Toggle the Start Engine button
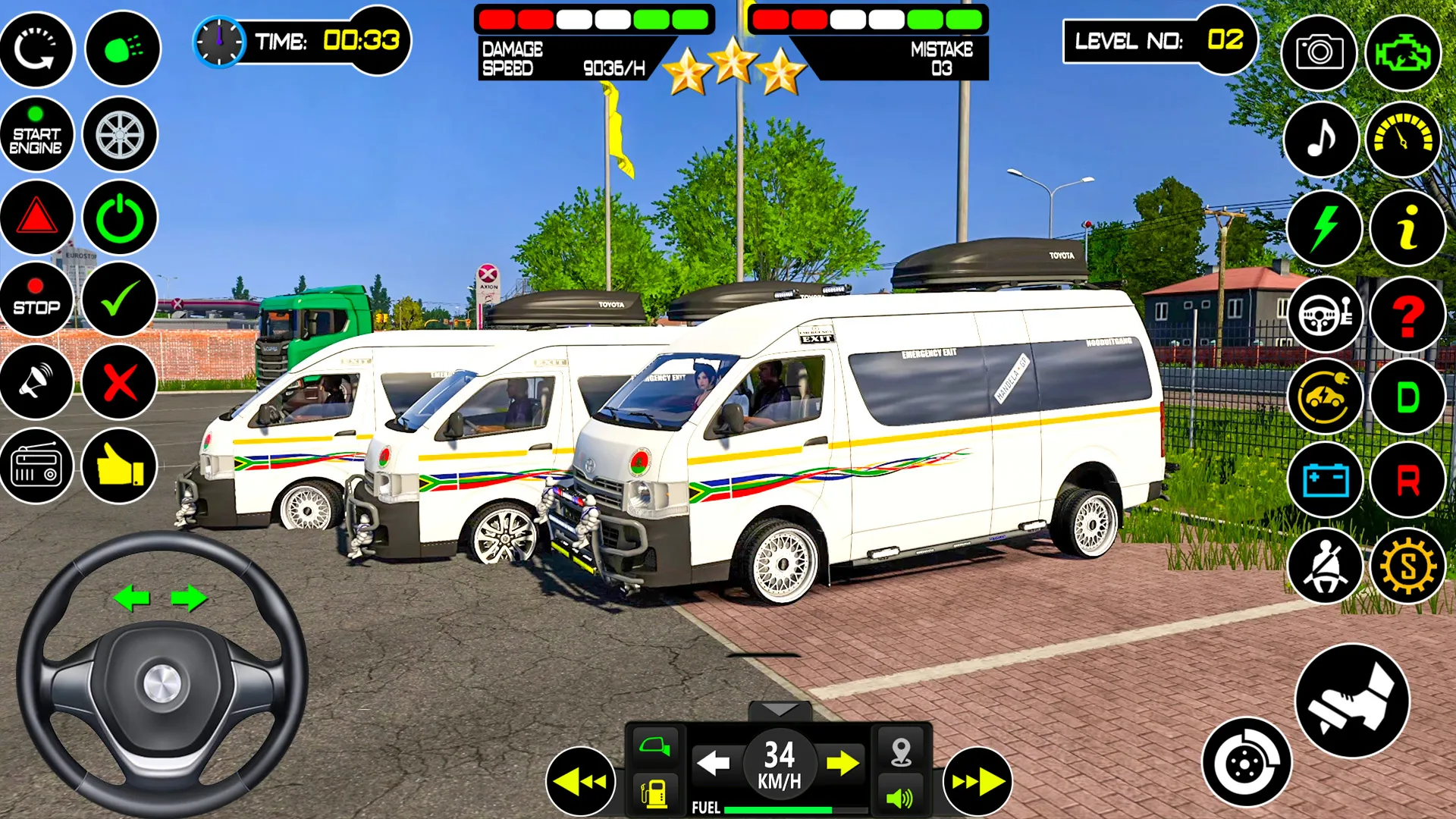 click(x=38, y=136)
